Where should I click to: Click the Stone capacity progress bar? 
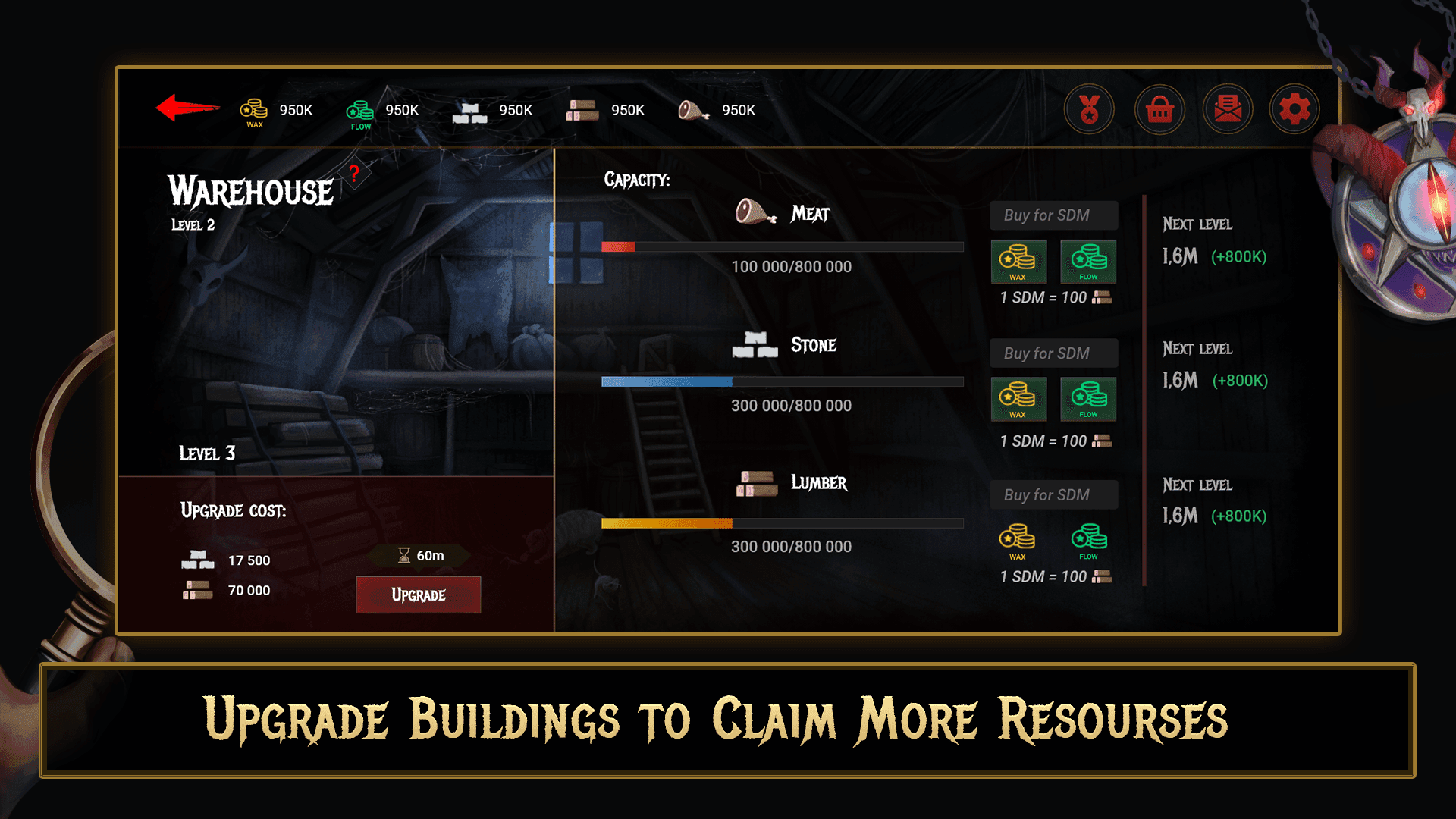pos(781,381)
